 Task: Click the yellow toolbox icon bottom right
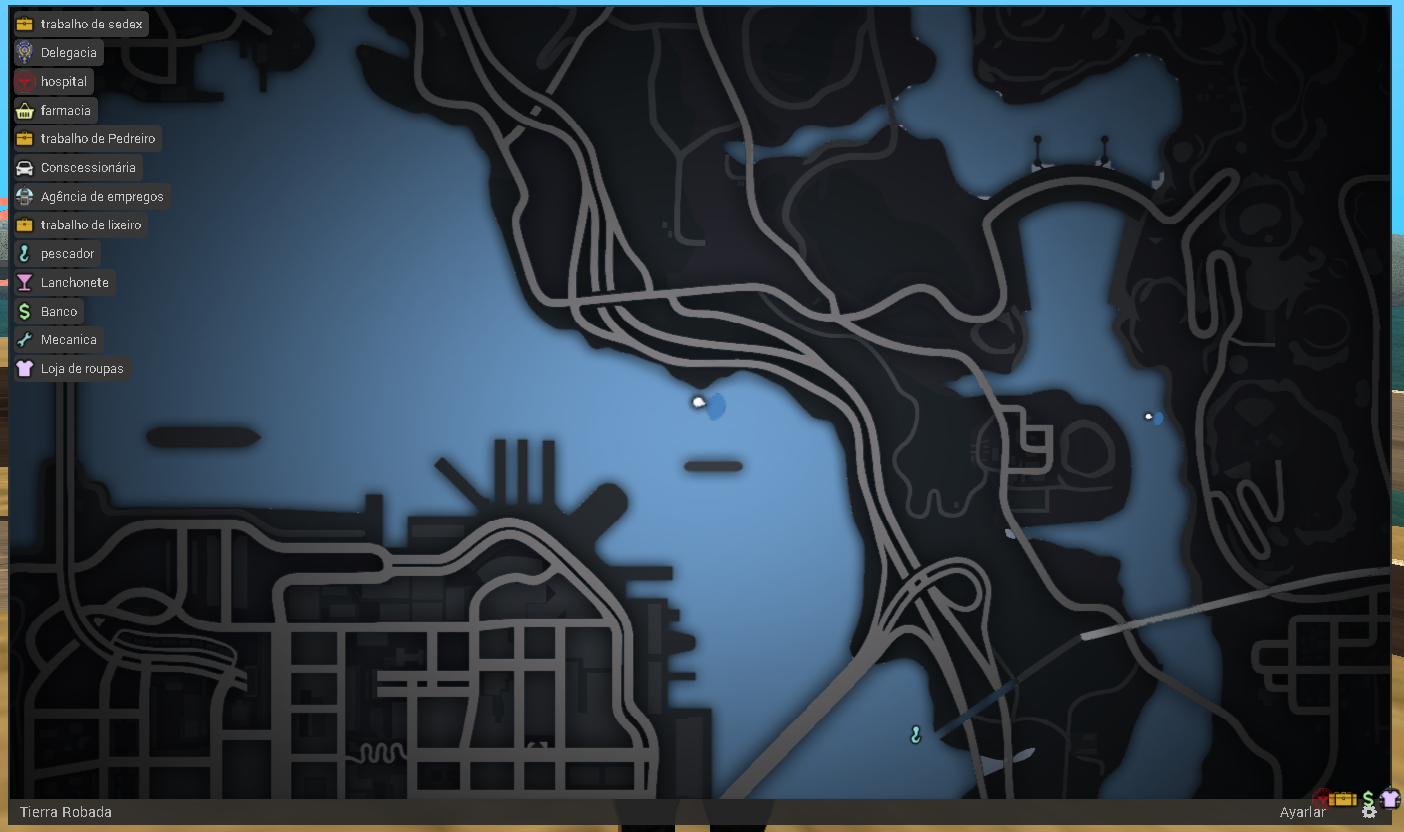click(x=1343, y=799)
